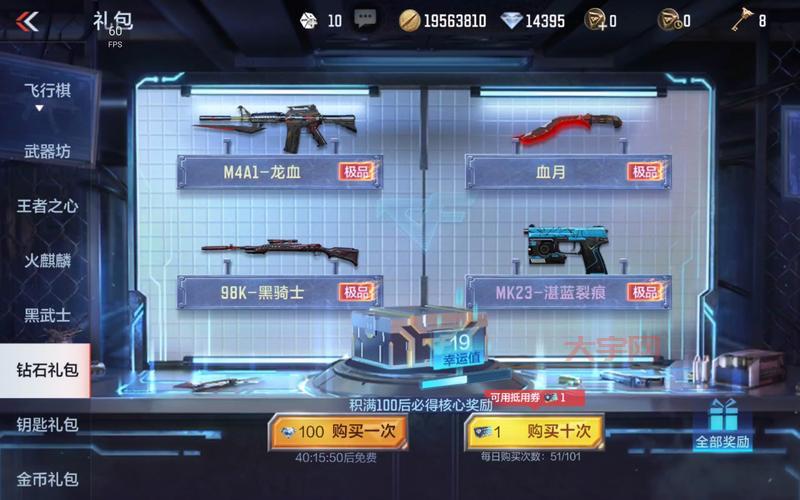Click the diamond currency icon
This screenshot has width=800, height=500.
click(512, 20)
